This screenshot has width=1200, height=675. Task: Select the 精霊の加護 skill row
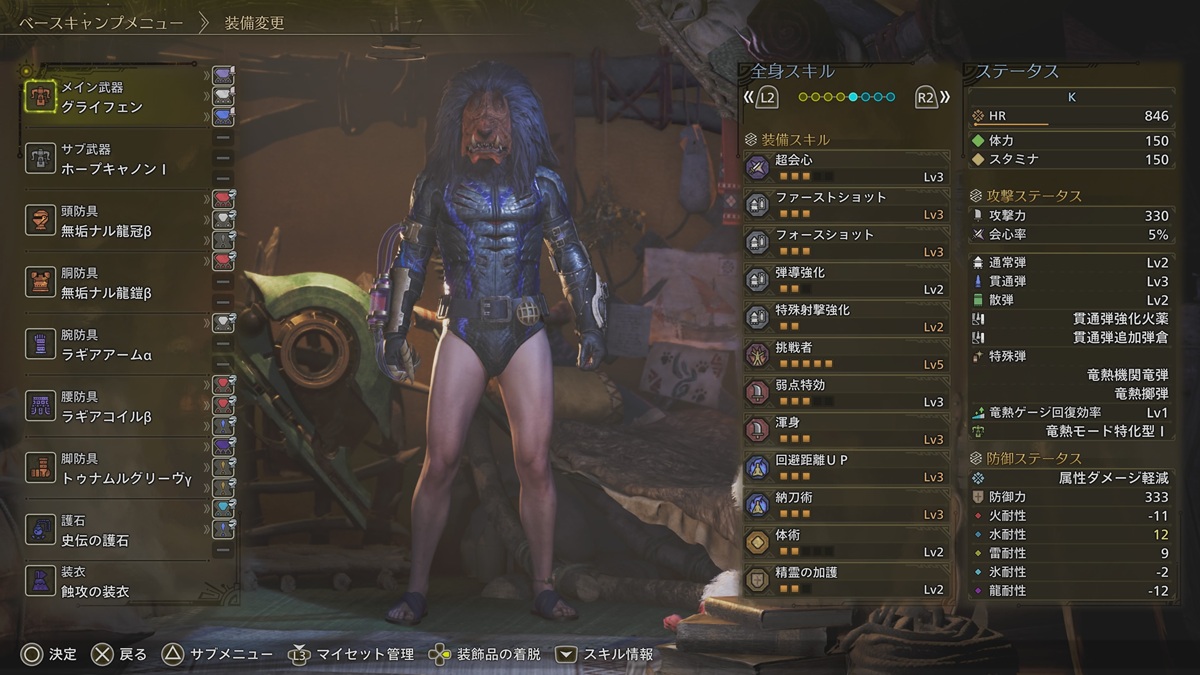click(x=846, y=581)
